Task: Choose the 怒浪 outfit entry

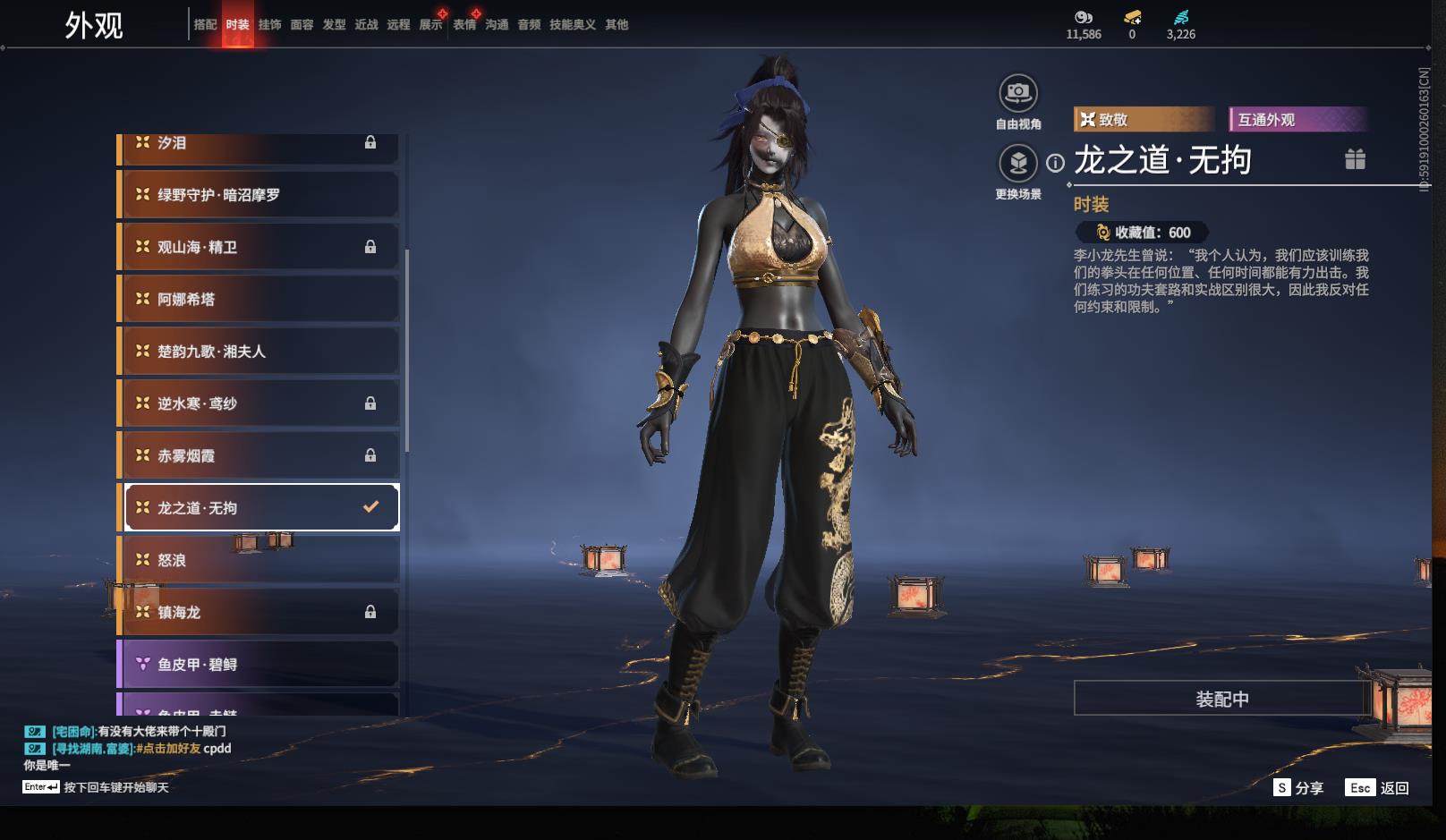Action: (x=259, y=560)
